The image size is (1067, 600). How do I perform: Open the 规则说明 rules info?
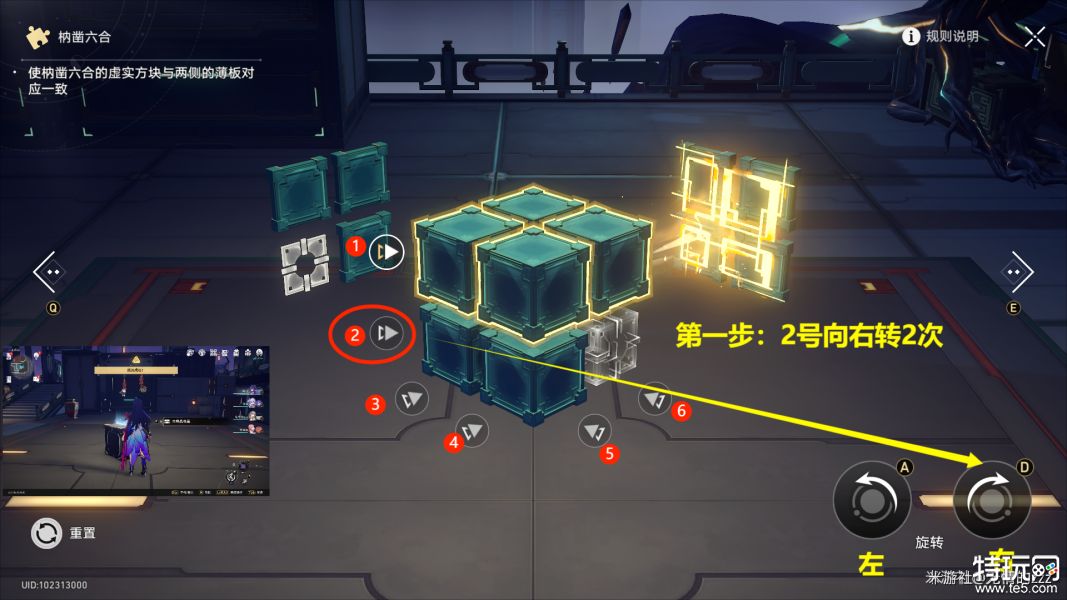(x=940, y=37)
